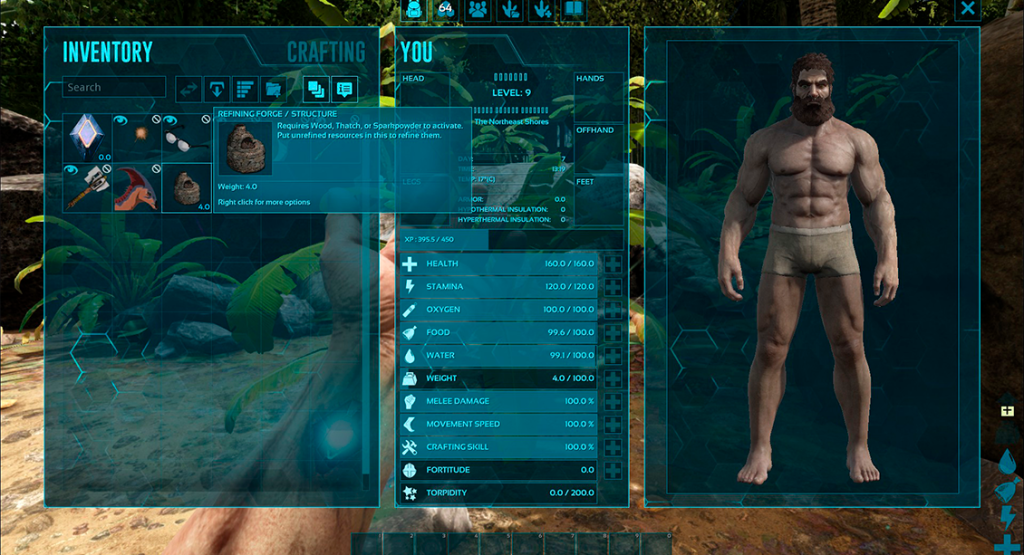
Task: Close the inventory with the X
Action: 967,10
